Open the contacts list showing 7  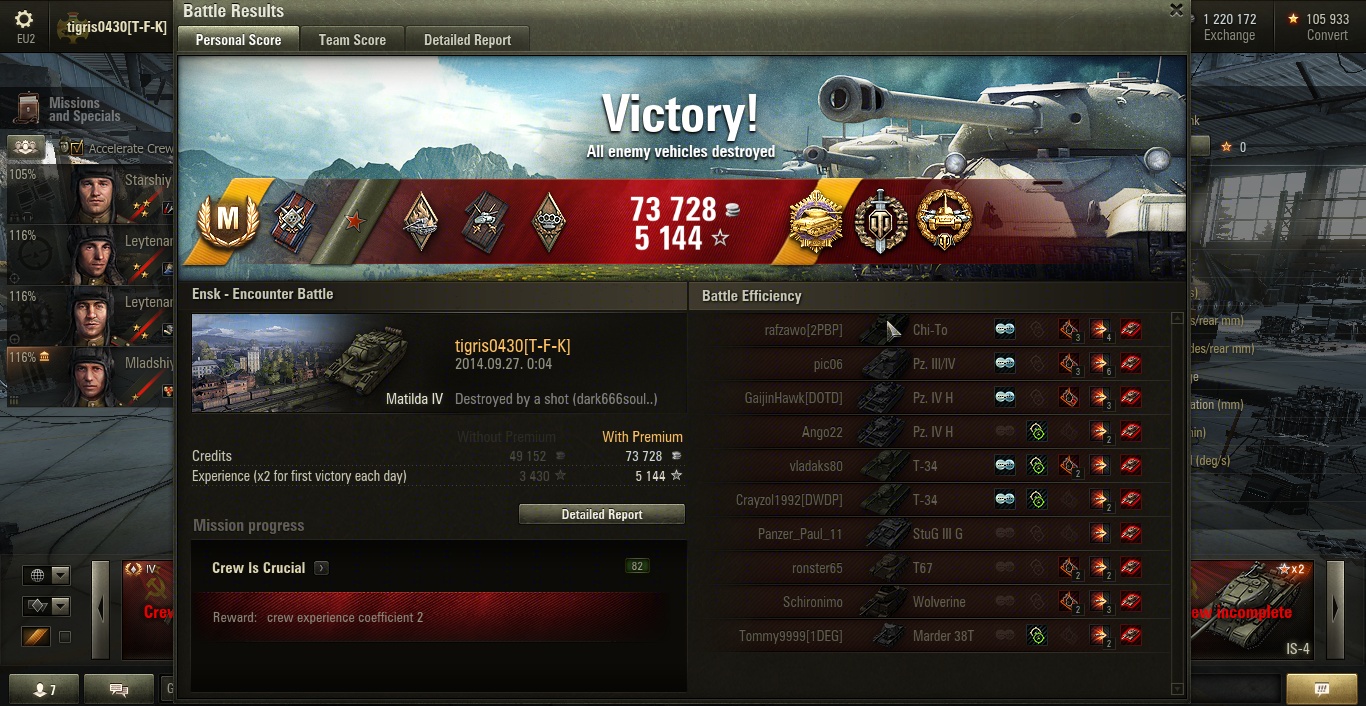coord(45,689)
